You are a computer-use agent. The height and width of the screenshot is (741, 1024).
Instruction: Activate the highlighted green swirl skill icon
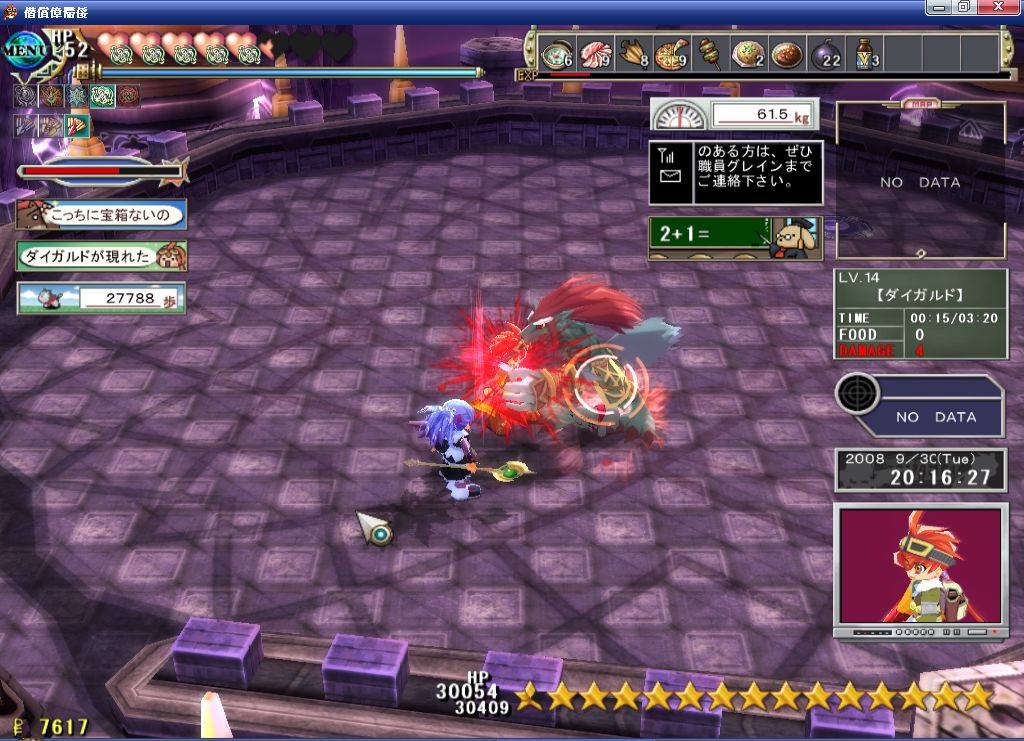[101, 96]
